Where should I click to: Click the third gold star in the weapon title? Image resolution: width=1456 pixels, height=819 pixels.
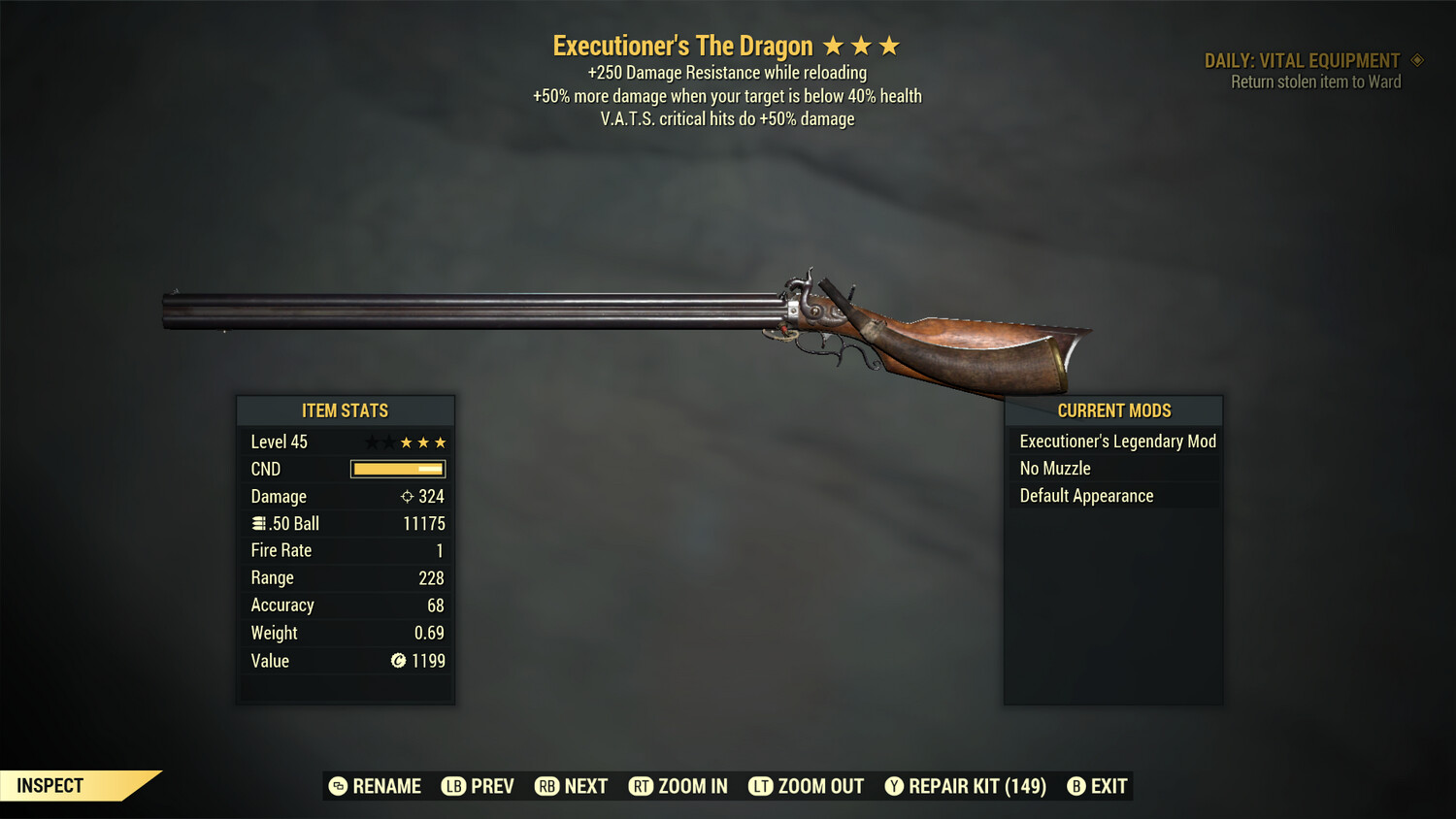(889, 45)
